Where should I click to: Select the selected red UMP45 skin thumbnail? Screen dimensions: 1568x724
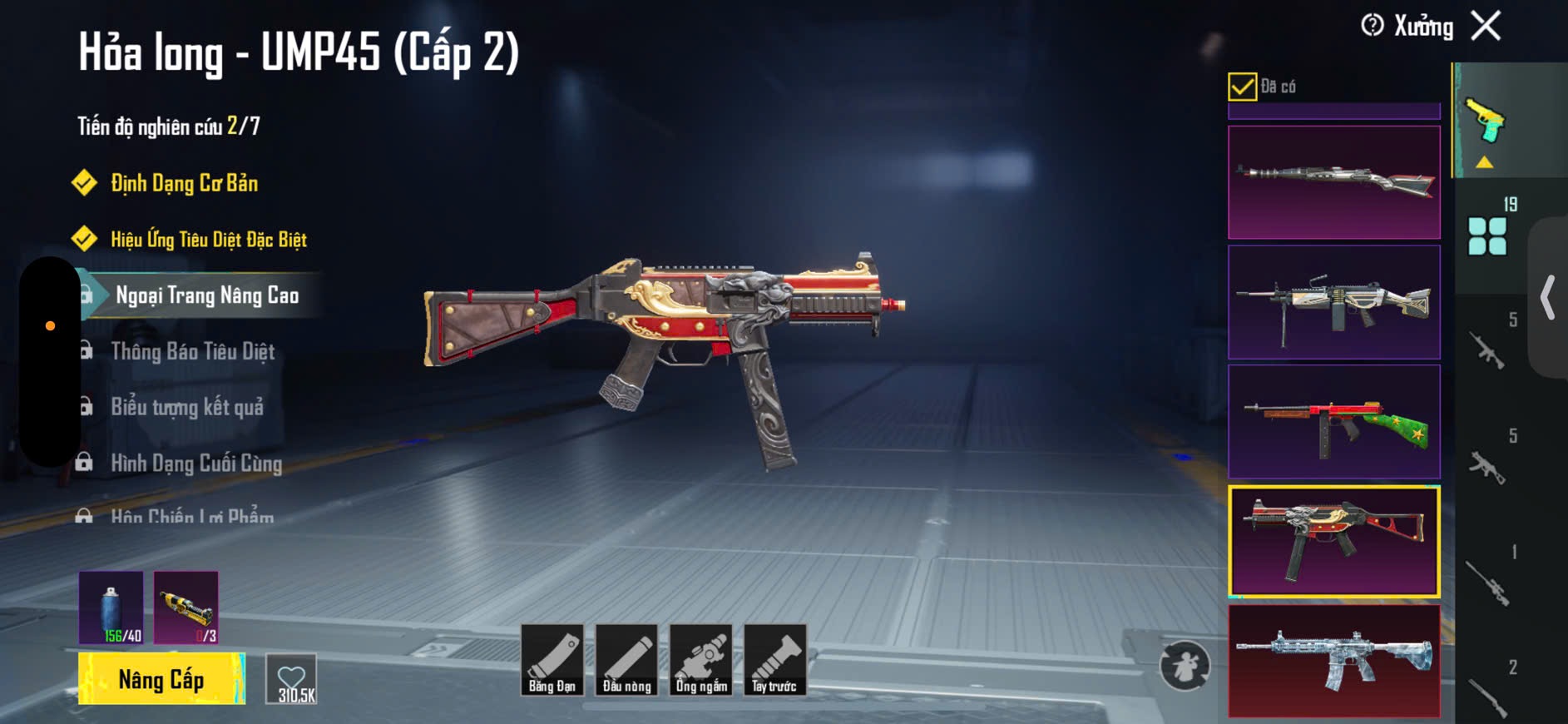pyautogui.click(x=1333, y=542)
